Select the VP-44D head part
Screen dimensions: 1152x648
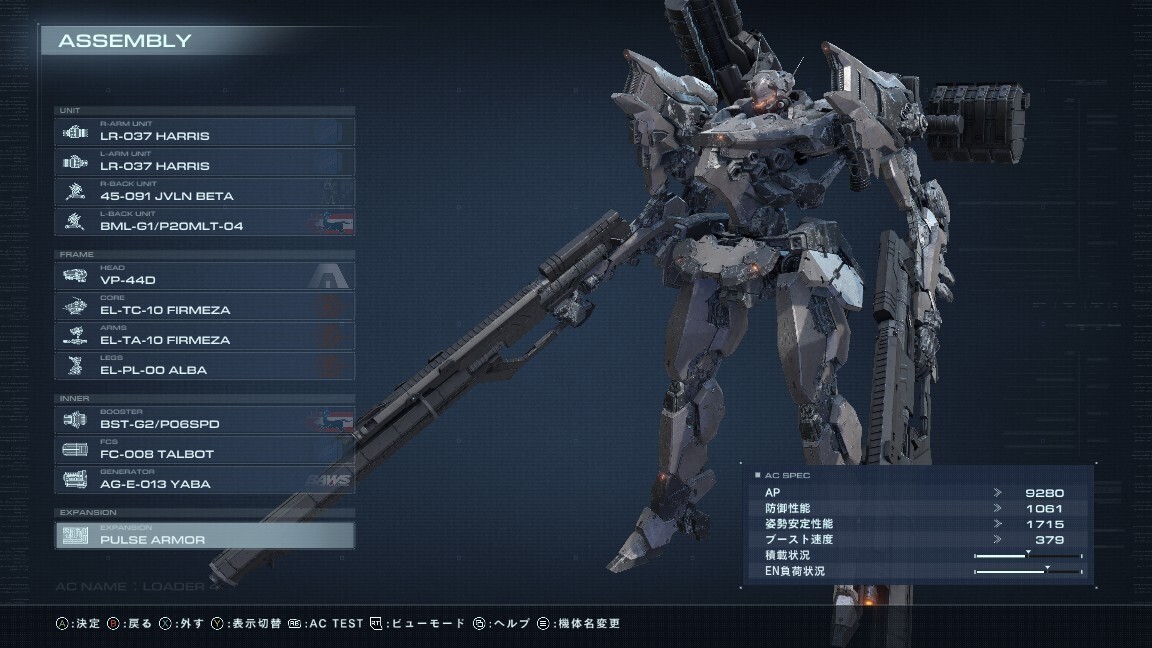[204, 276]
